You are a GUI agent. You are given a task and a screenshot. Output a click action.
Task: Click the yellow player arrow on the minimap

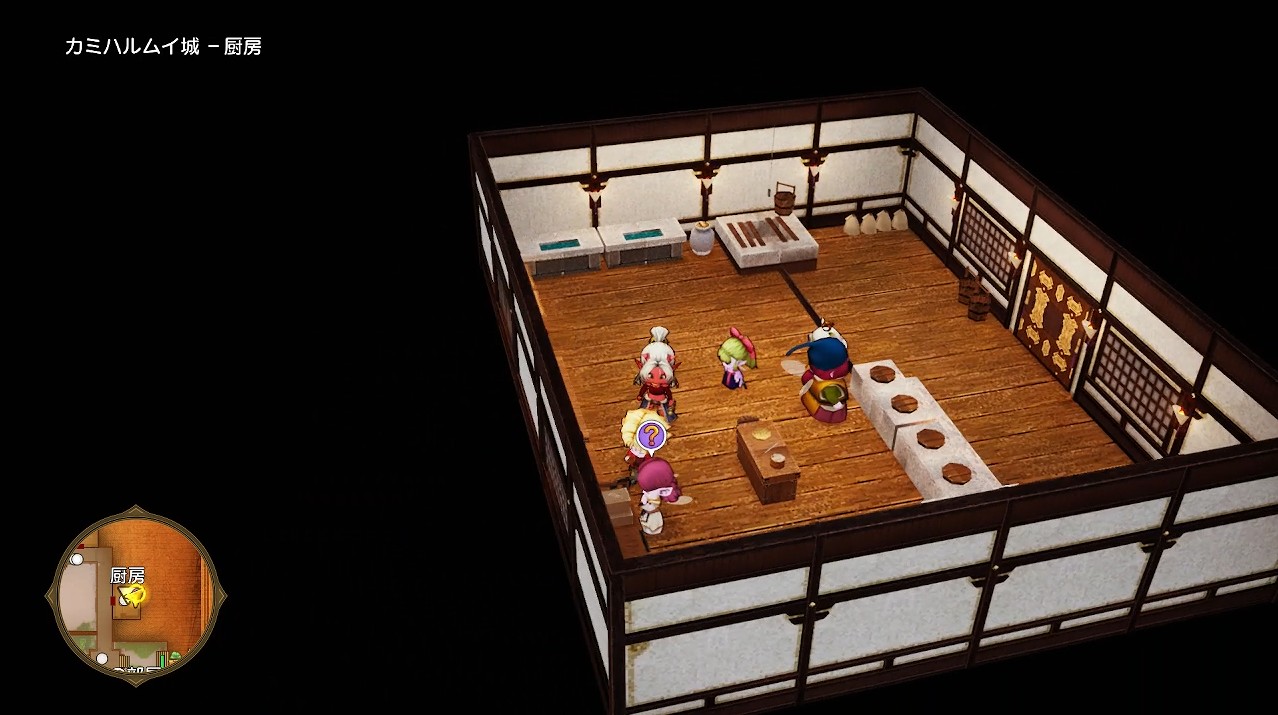click(133, 596)
